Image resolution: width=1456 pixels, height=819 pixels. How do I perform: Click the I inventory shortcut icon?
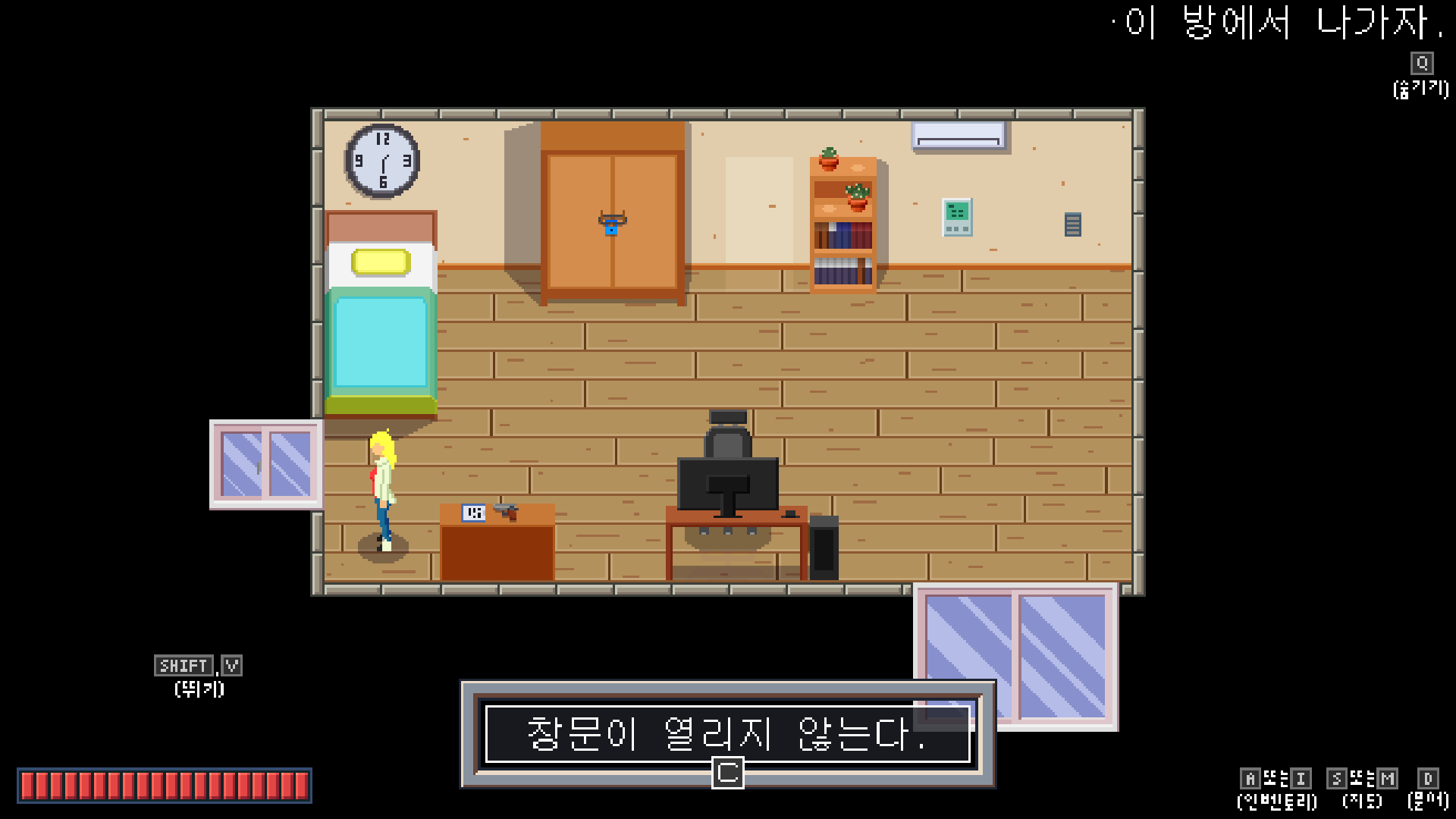point(1299,777)
